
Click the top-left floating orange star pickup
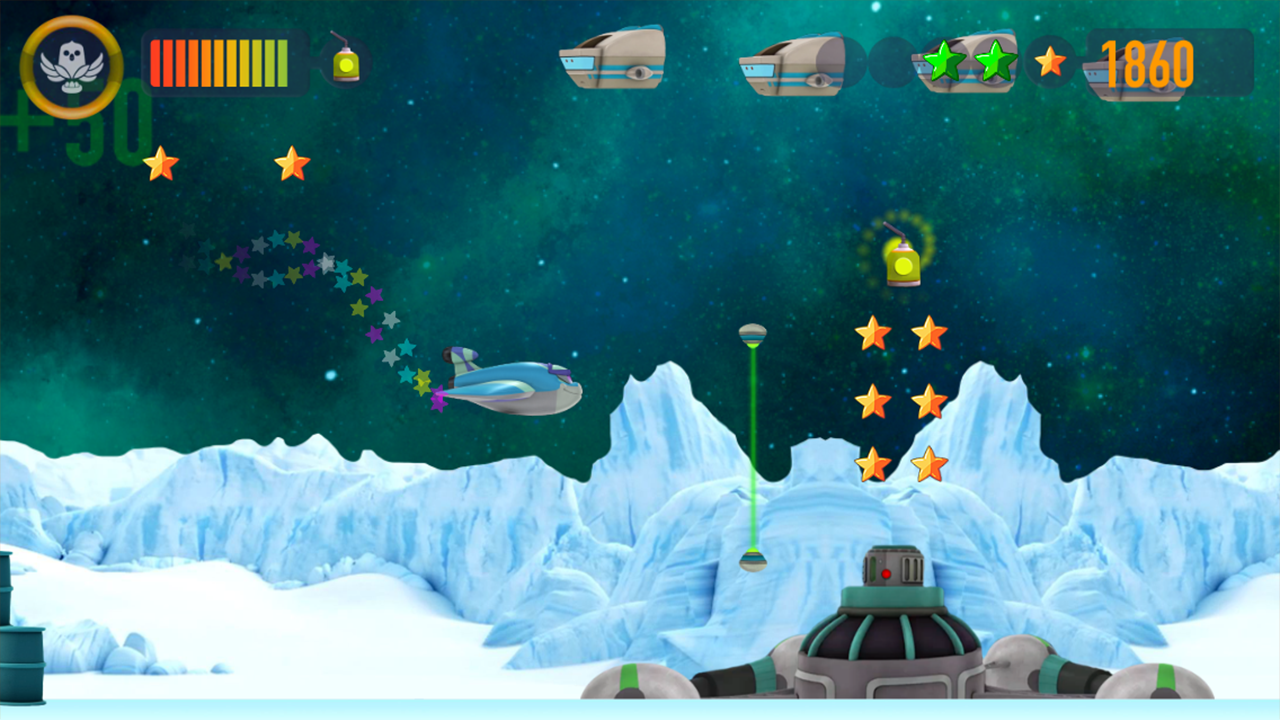tap(161, 163)
